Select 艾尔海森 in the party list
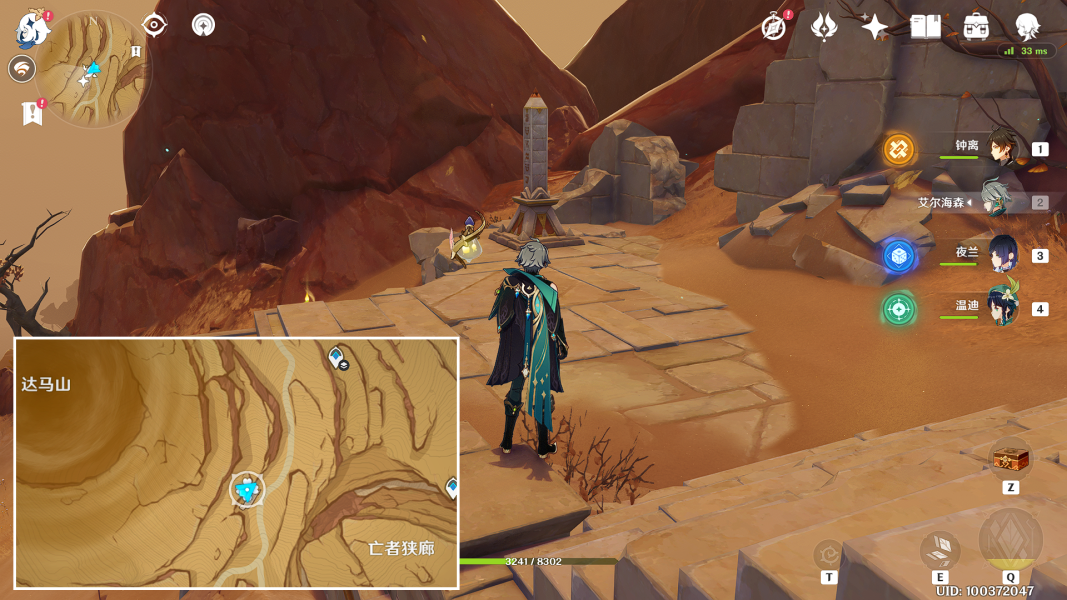Image resolution: width=1067 pixels, height=600 pixels. [997, 201]
